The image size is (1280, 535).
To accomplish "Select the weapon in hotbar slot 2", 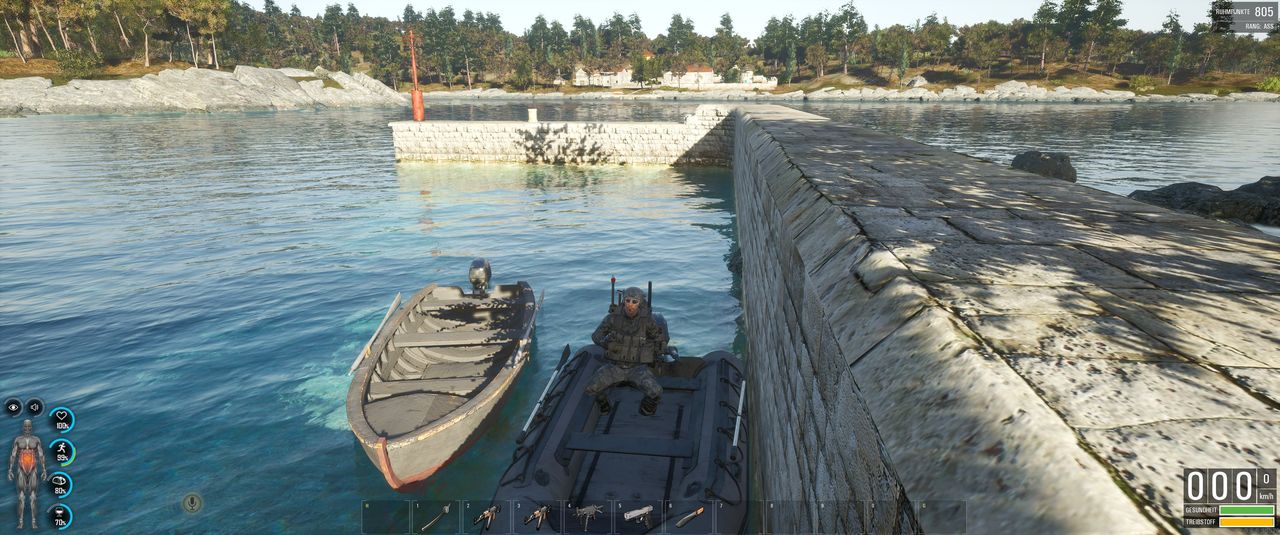I will [487, 516].
